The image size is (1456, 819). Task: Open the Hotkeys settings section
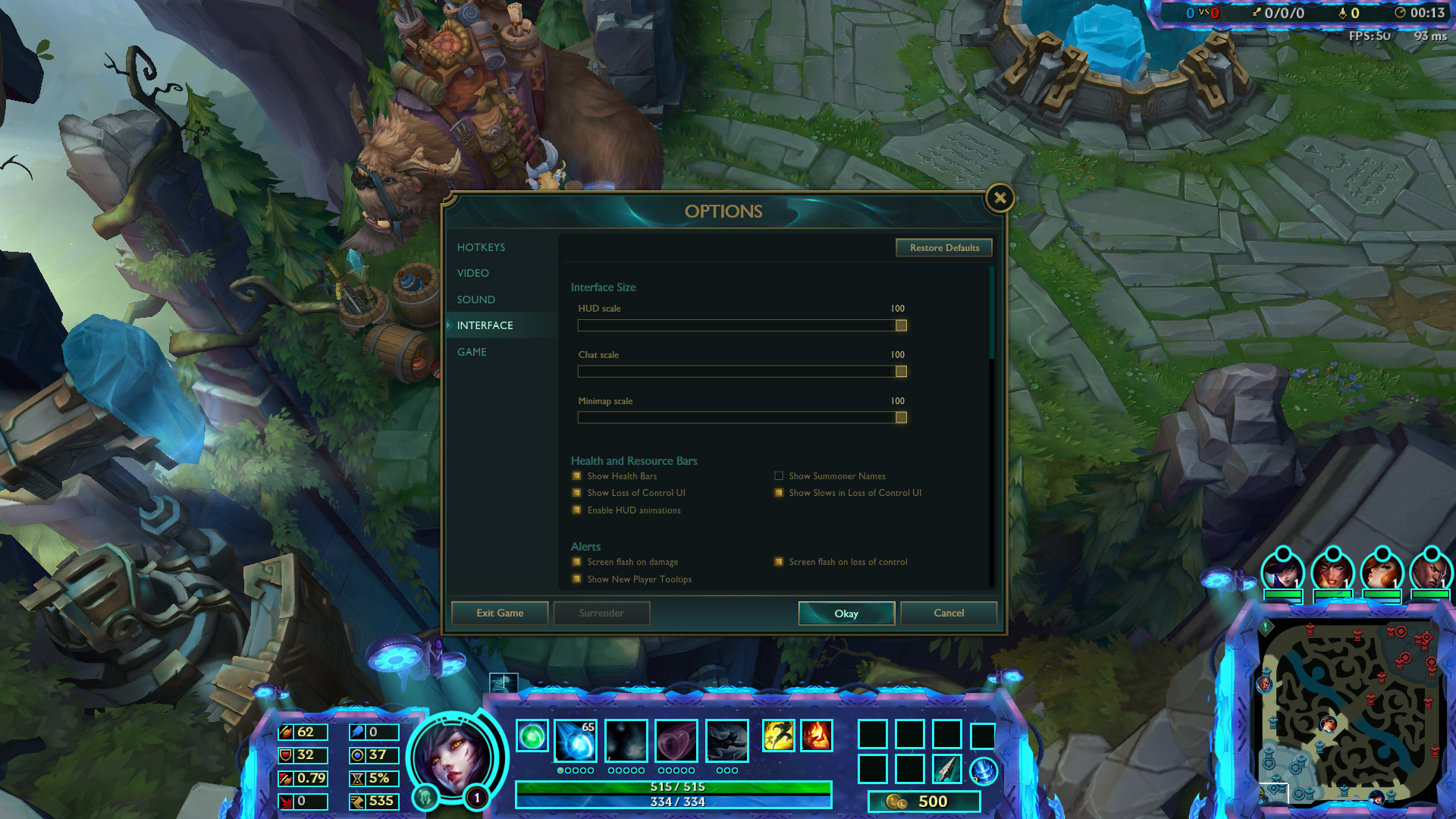click(481, 247)
